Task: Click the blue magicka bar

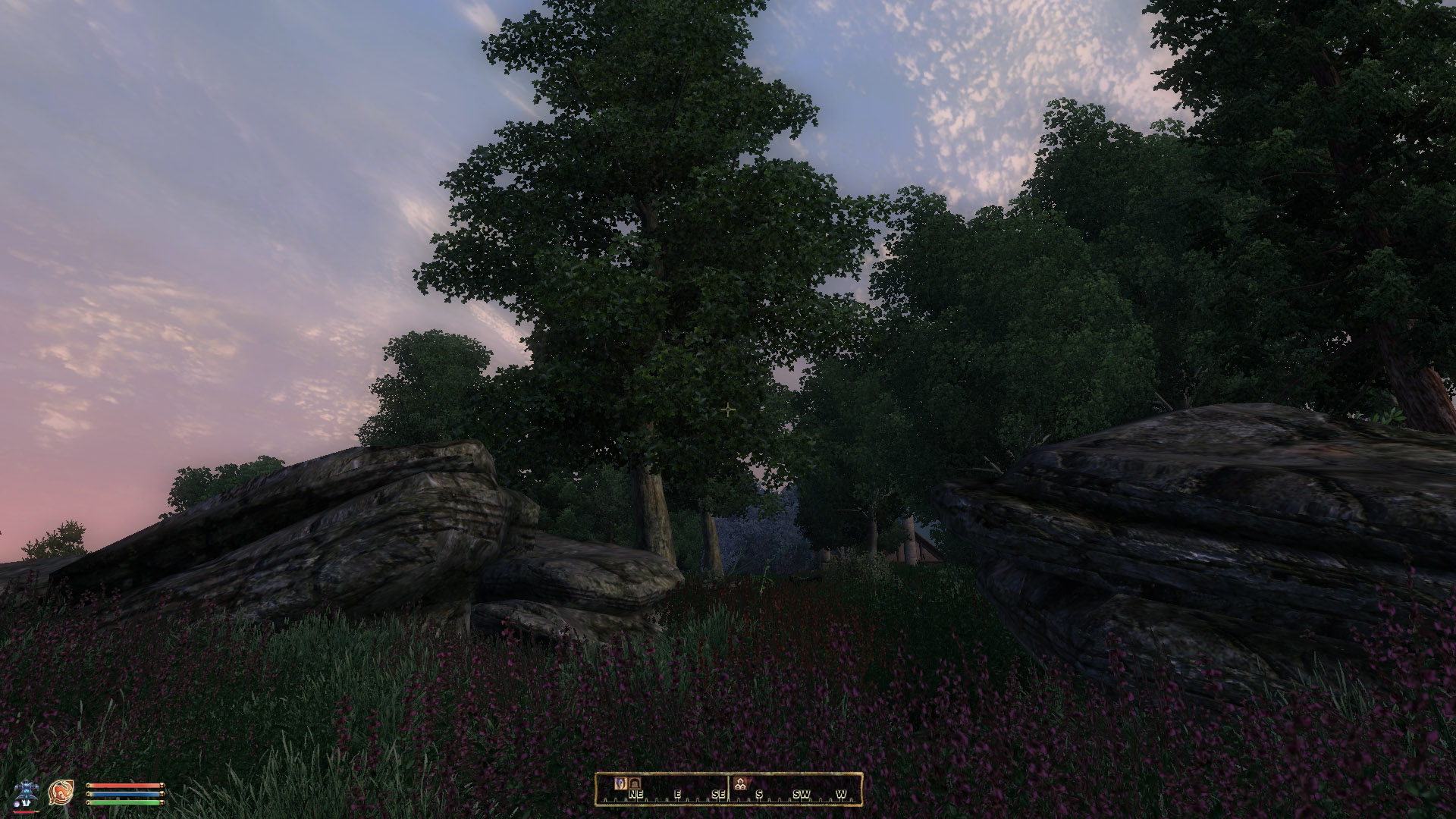Action: [124, 794]
